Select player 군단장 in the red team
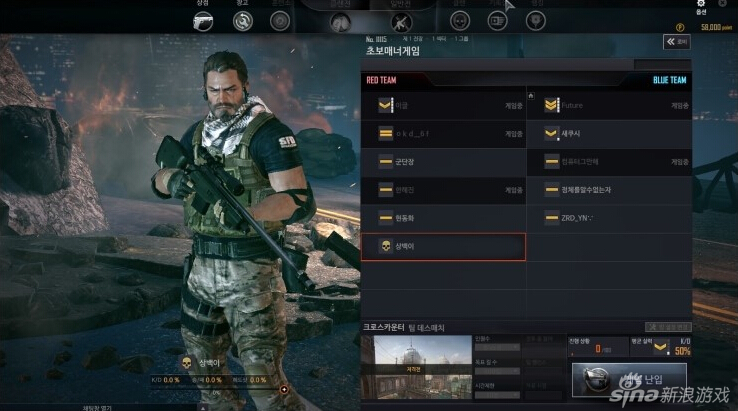This screenshot has height=411, width=738. pyautogui.click(x=443, y=161)
